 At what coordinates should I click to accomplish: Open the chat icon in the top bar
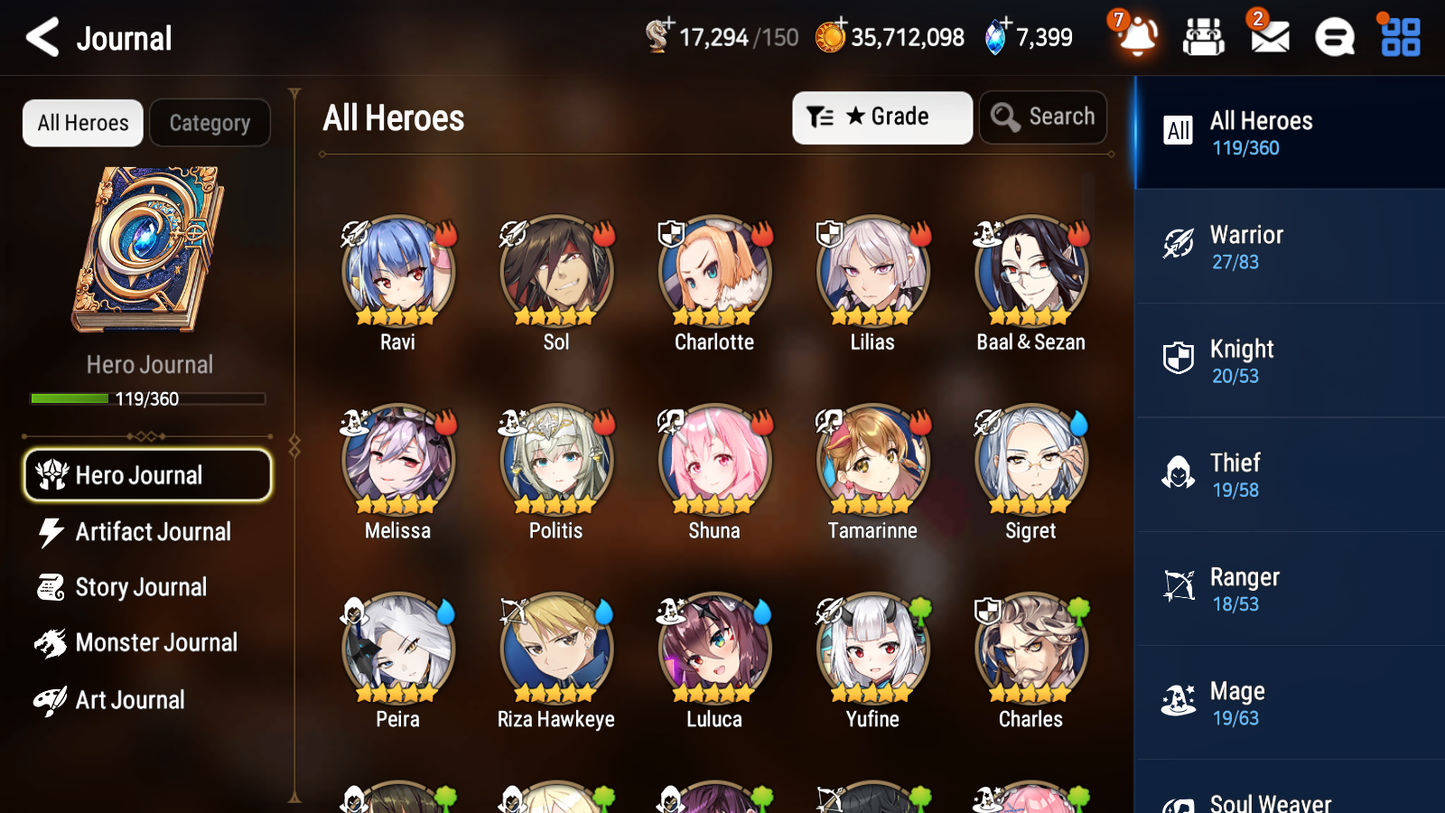(1333, 36)
